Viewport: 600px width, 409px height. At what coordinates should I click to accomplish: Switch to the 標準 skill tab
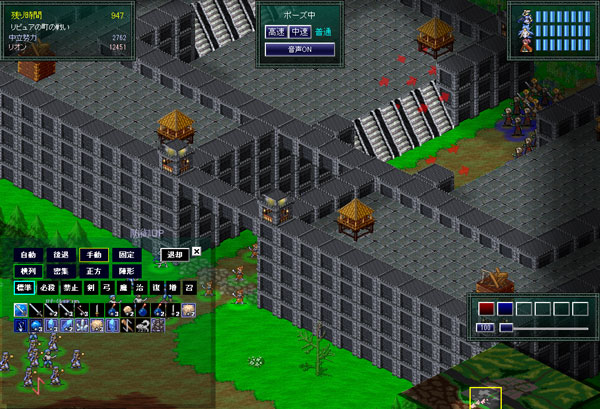click(x=25, y=287)
